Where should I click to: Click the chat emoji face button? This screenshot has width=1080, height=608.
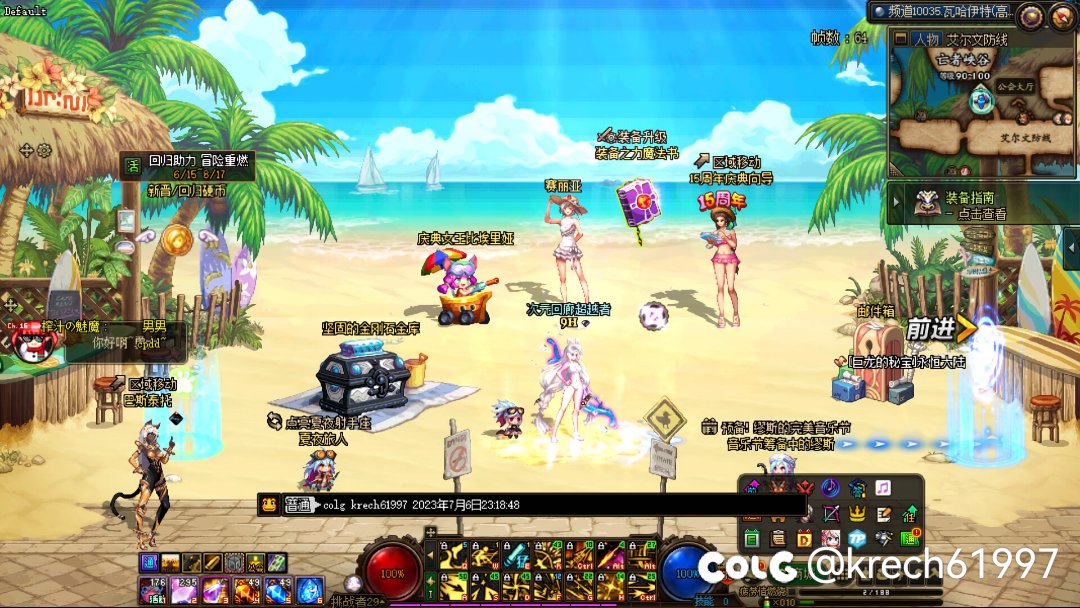coord(269,506)
